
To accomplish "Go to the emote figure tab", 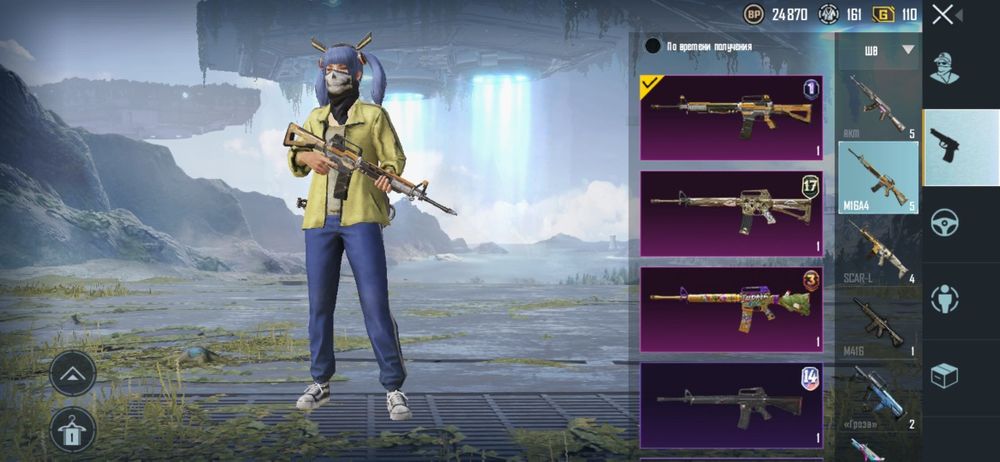I will (x=945, y=298).
